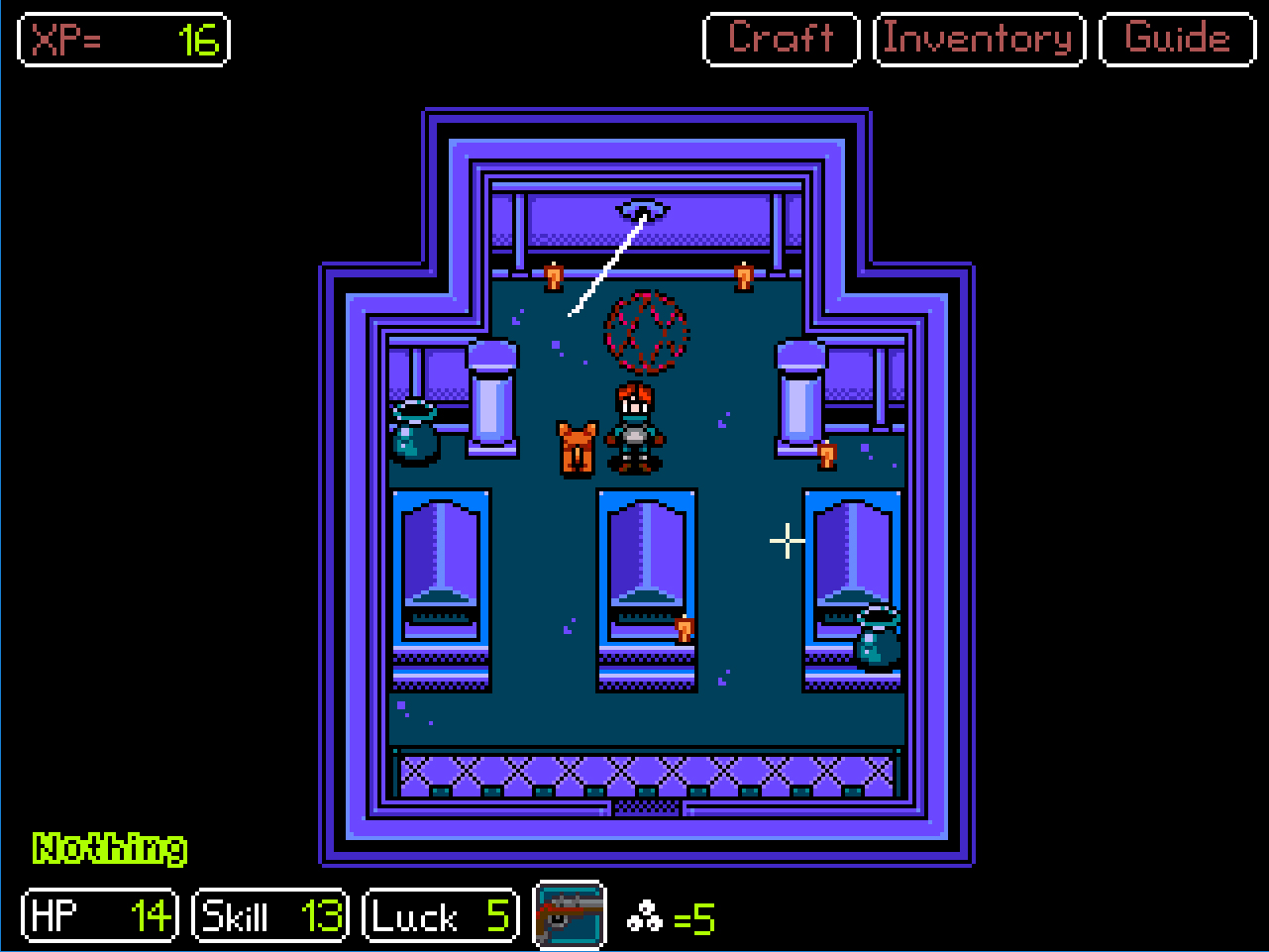The height and width of the screenshot is (952, 1269).
Task: Click the HP stat box
Action: [98, 915]
